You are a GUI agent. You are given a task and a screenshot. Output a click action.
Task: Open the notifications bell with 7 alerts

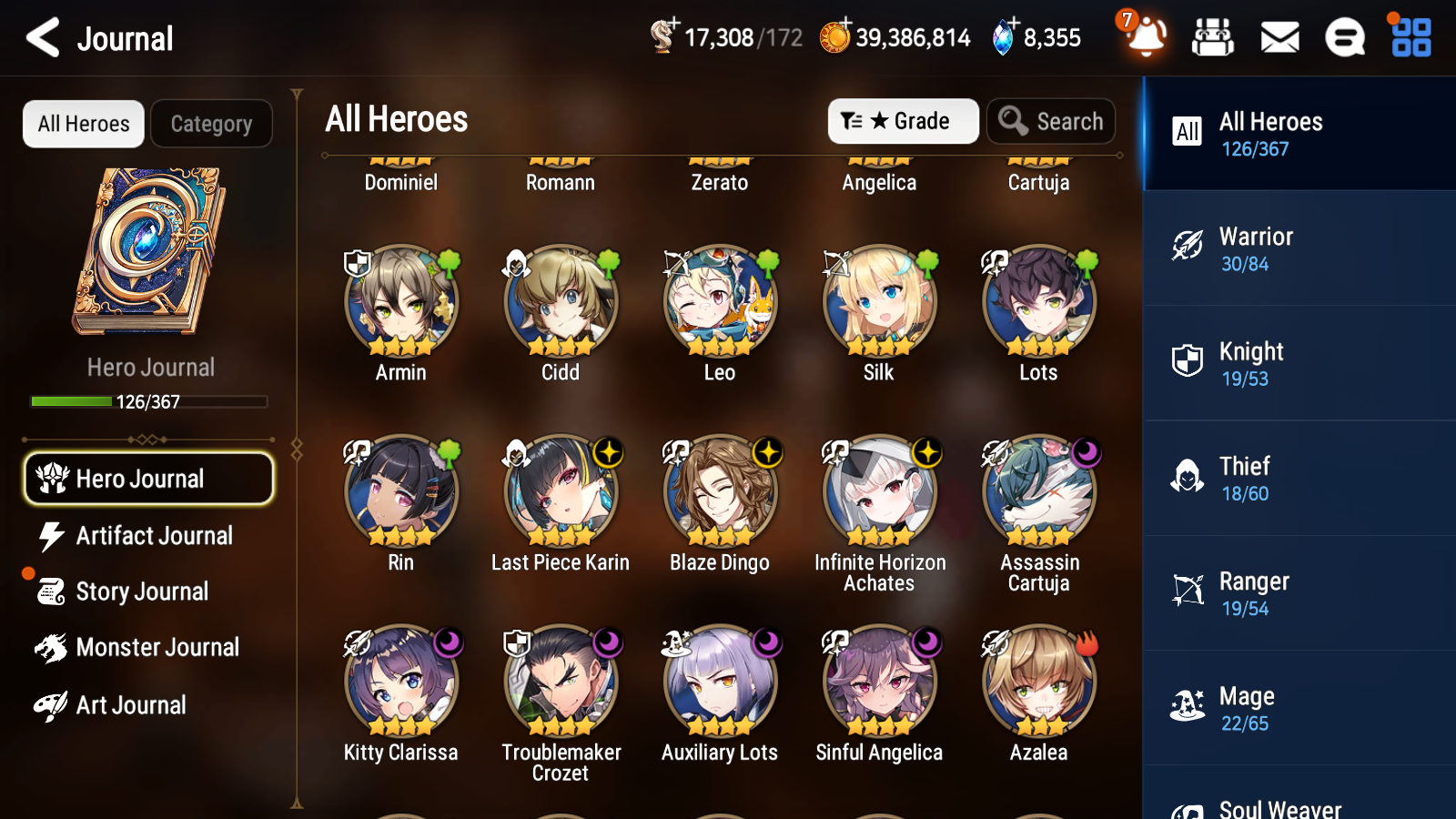tap(1146, 38)
